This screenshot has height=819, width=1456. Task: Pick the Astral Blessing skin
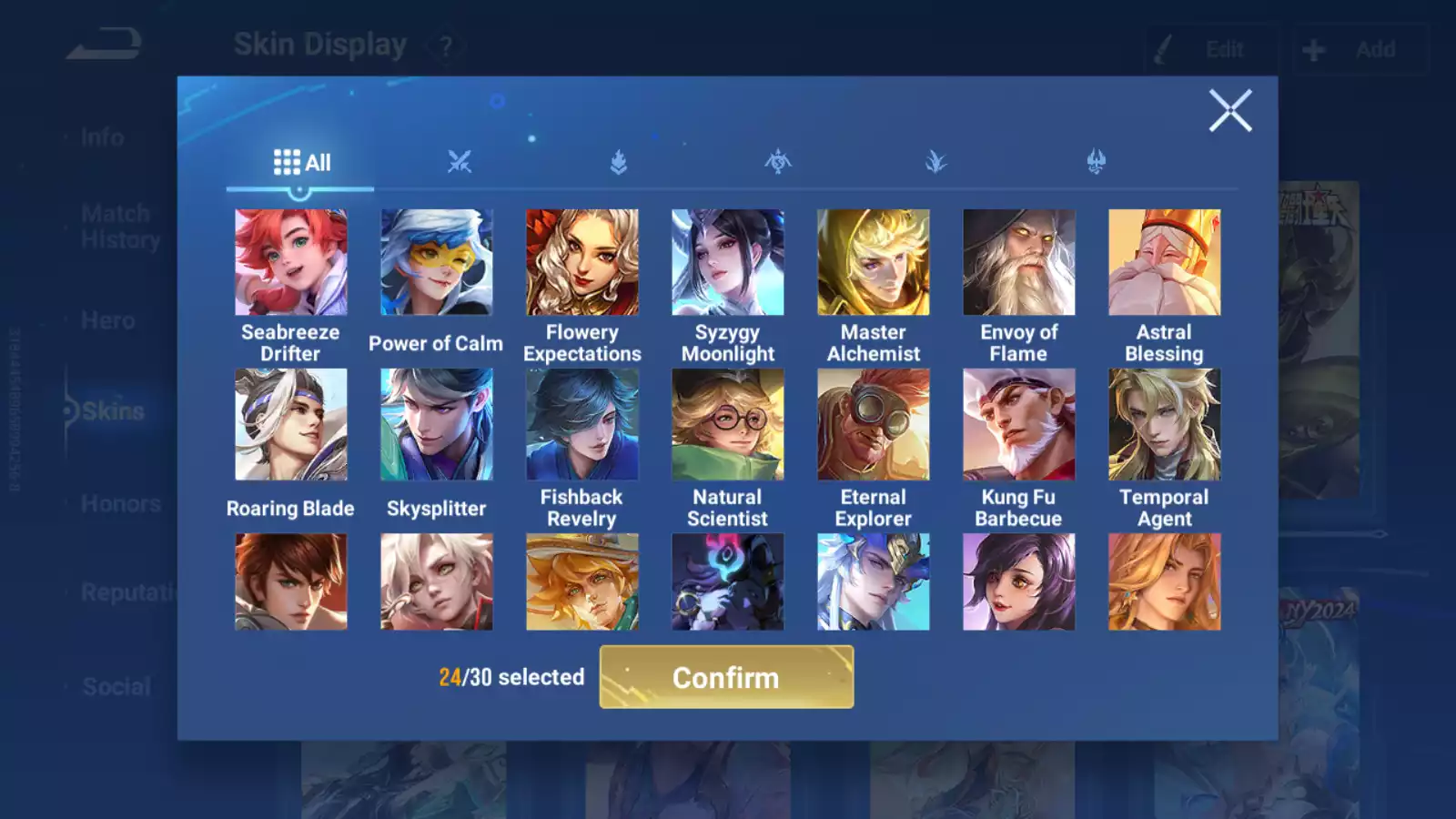click(x=1165, y=263)
